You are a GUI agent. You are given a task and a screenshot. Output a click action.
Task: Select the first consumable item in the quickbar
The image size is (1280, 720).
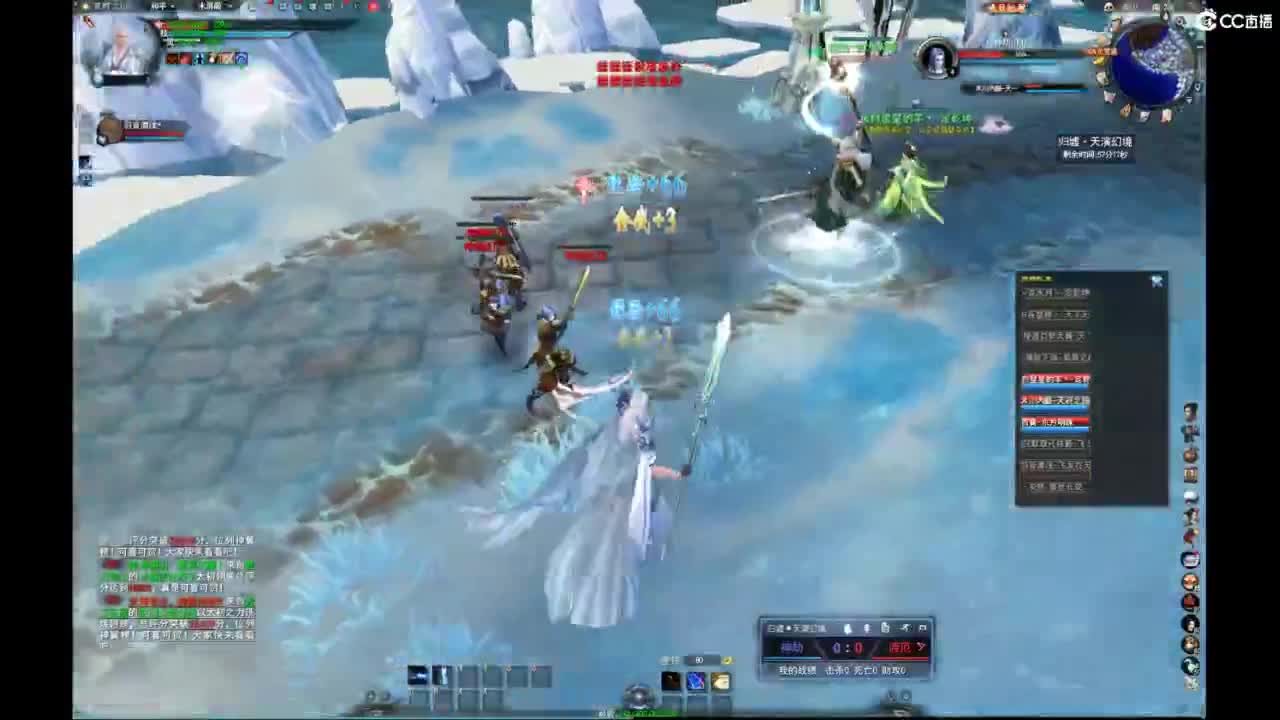point(670,681)
